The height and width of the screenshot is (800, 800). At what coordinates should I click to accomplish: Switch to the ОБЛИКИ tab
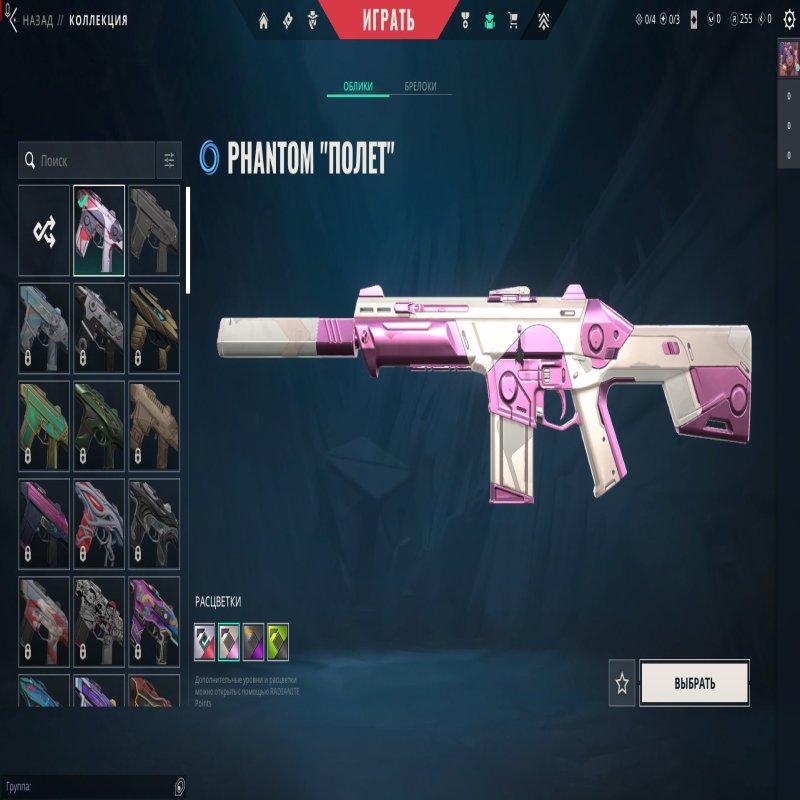(358, 87)
